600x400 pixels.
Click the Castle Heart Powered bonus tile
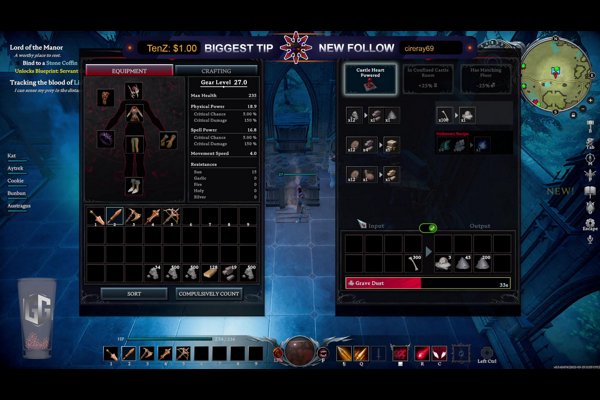click(x=370, y=79)
